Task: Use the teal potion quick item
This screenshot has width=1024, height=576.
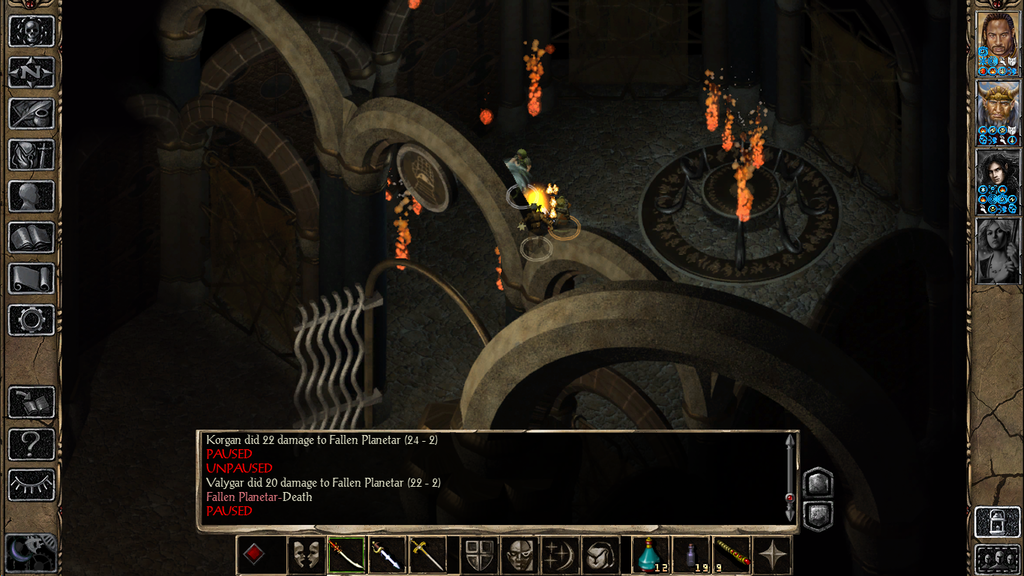Action: coord(651,554)
